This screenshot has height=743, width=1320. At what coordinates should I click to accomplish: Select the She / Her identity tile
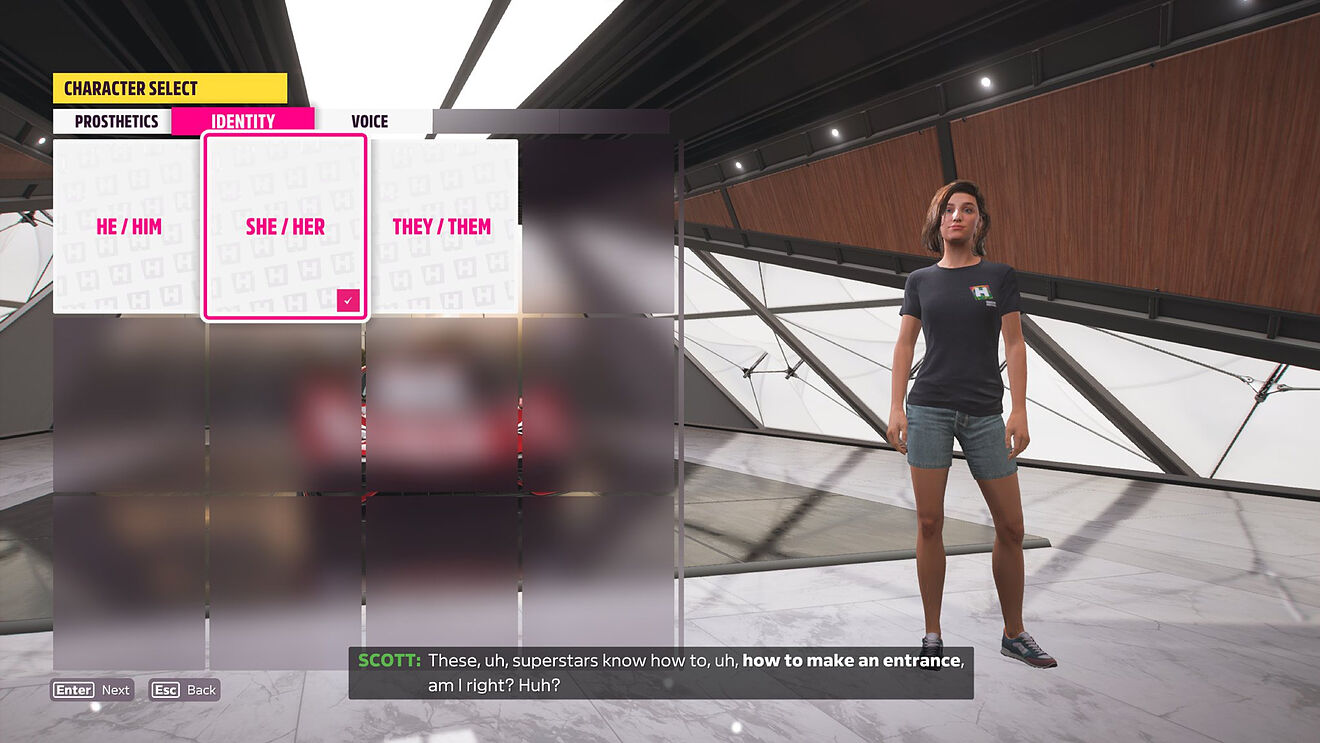click(x=285, y=227)
